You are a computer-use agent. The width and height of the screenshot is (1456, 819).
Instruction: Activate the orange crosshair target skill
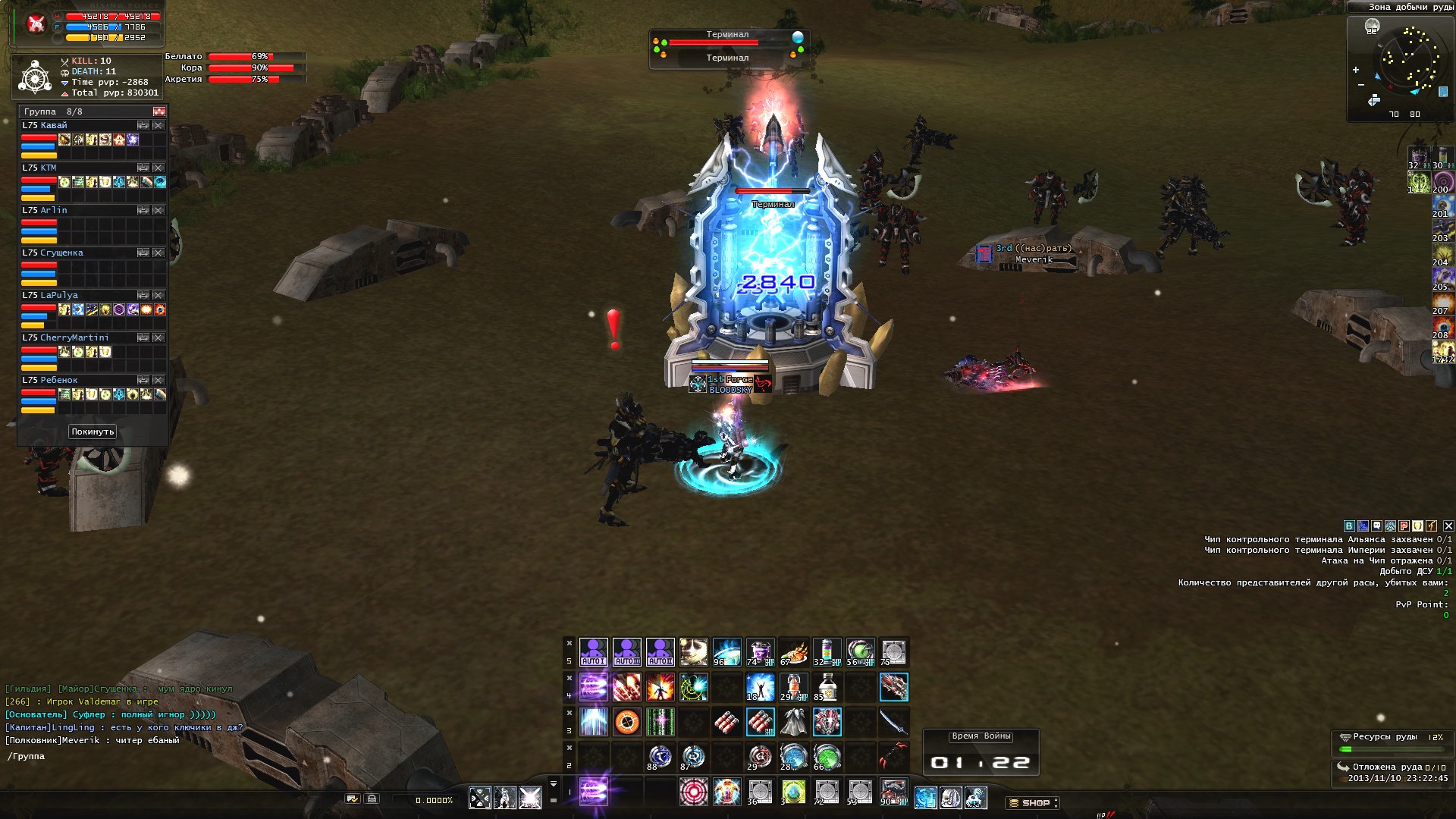626,722
